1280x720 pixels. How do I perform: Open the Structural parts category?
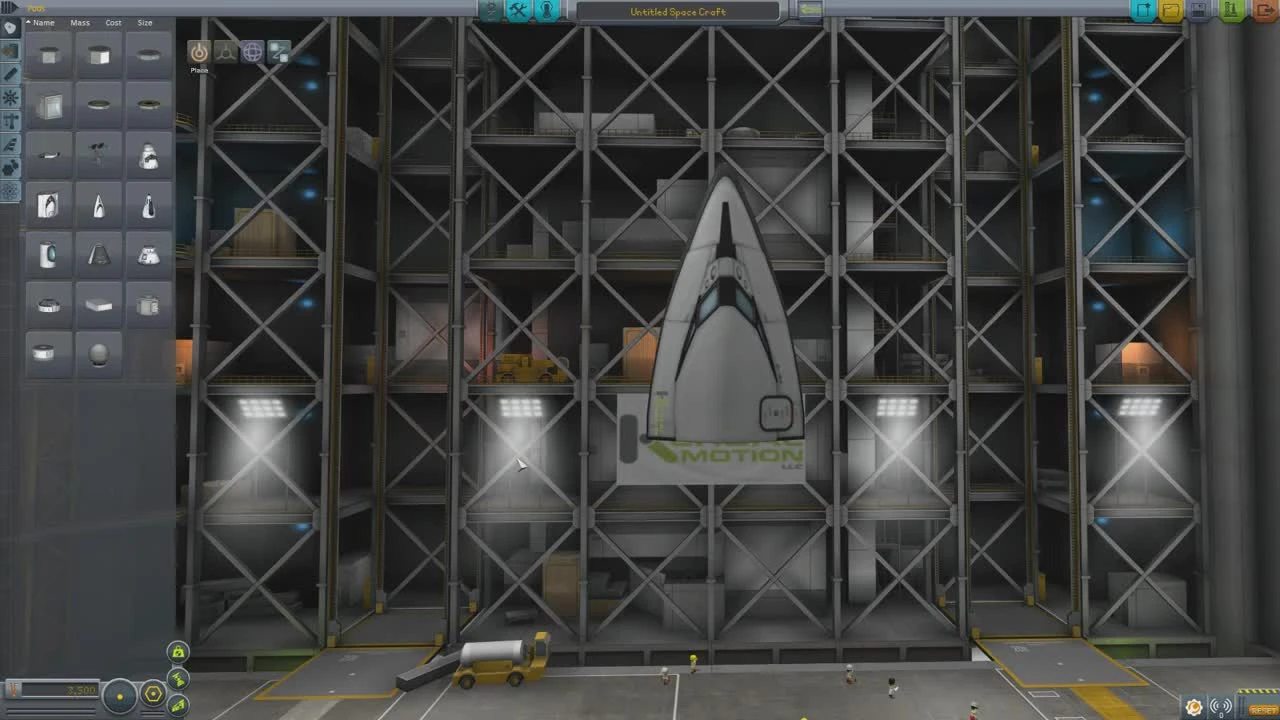click(x=10, y=121)
